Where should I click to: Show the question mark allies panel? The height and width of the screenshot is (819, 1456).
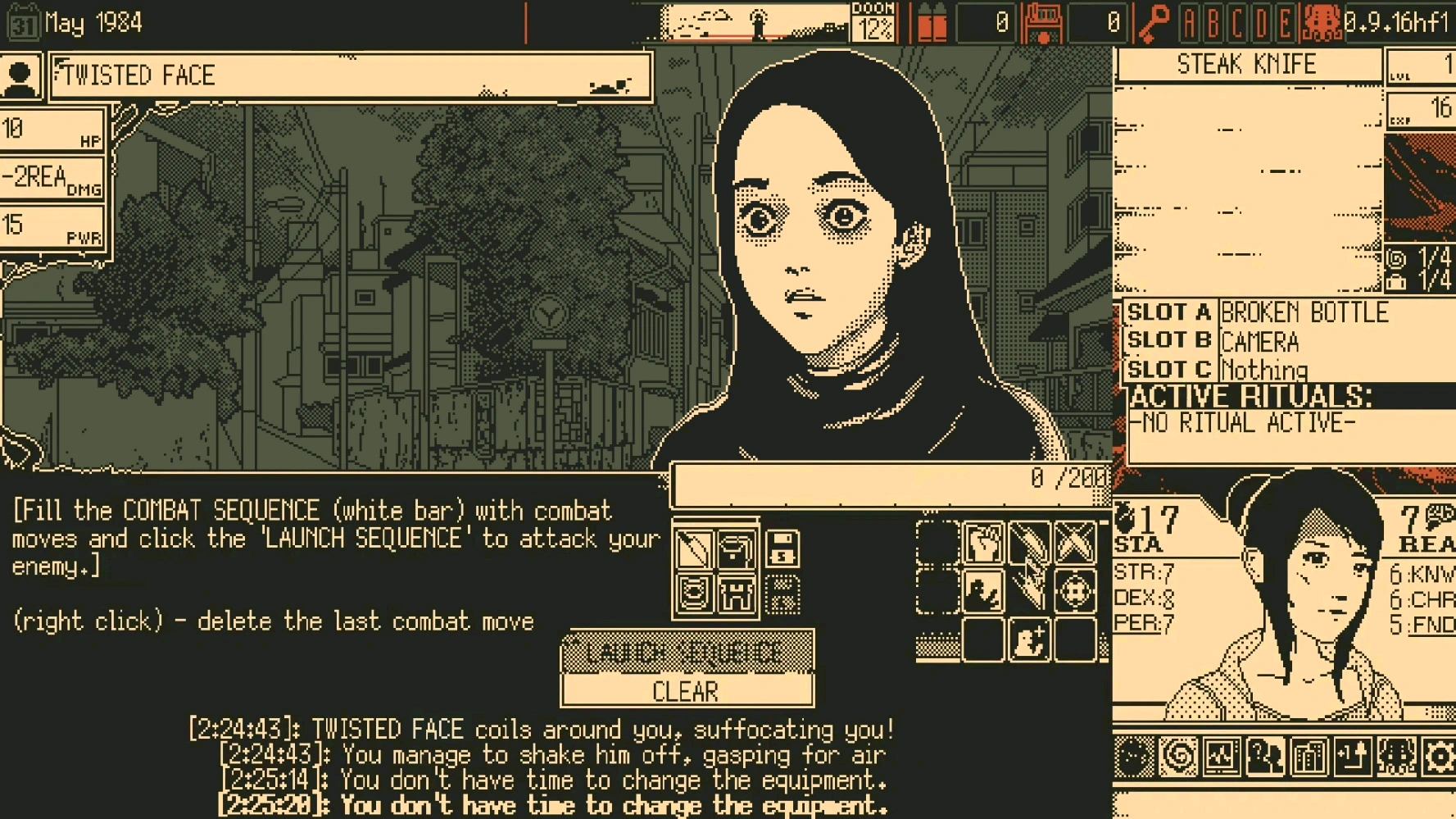point(1264,757)
